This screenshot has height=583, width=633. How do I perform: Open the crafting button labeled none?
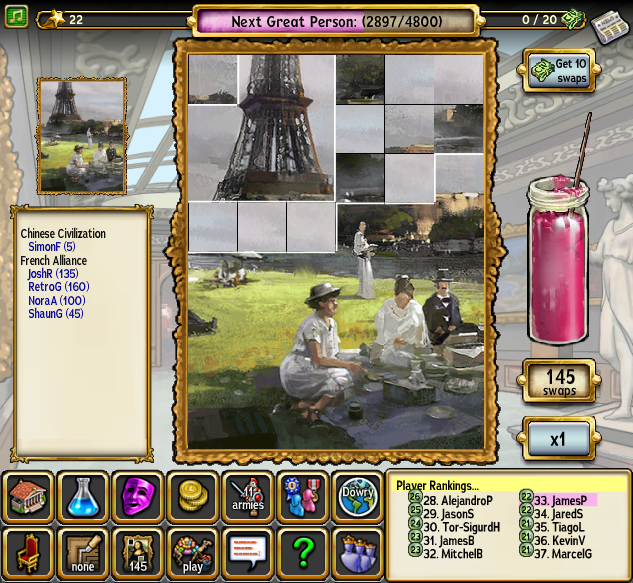pos(83,553)
